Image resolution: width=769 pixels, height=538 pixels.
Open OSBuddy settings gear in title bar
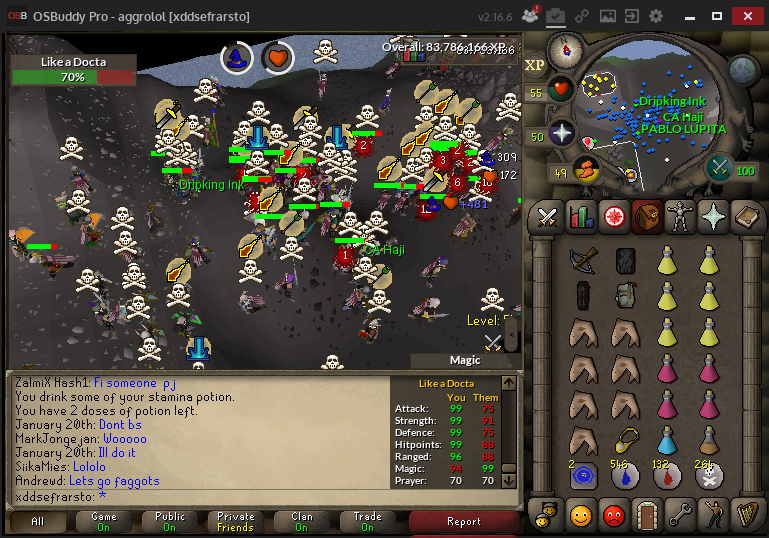656,16
